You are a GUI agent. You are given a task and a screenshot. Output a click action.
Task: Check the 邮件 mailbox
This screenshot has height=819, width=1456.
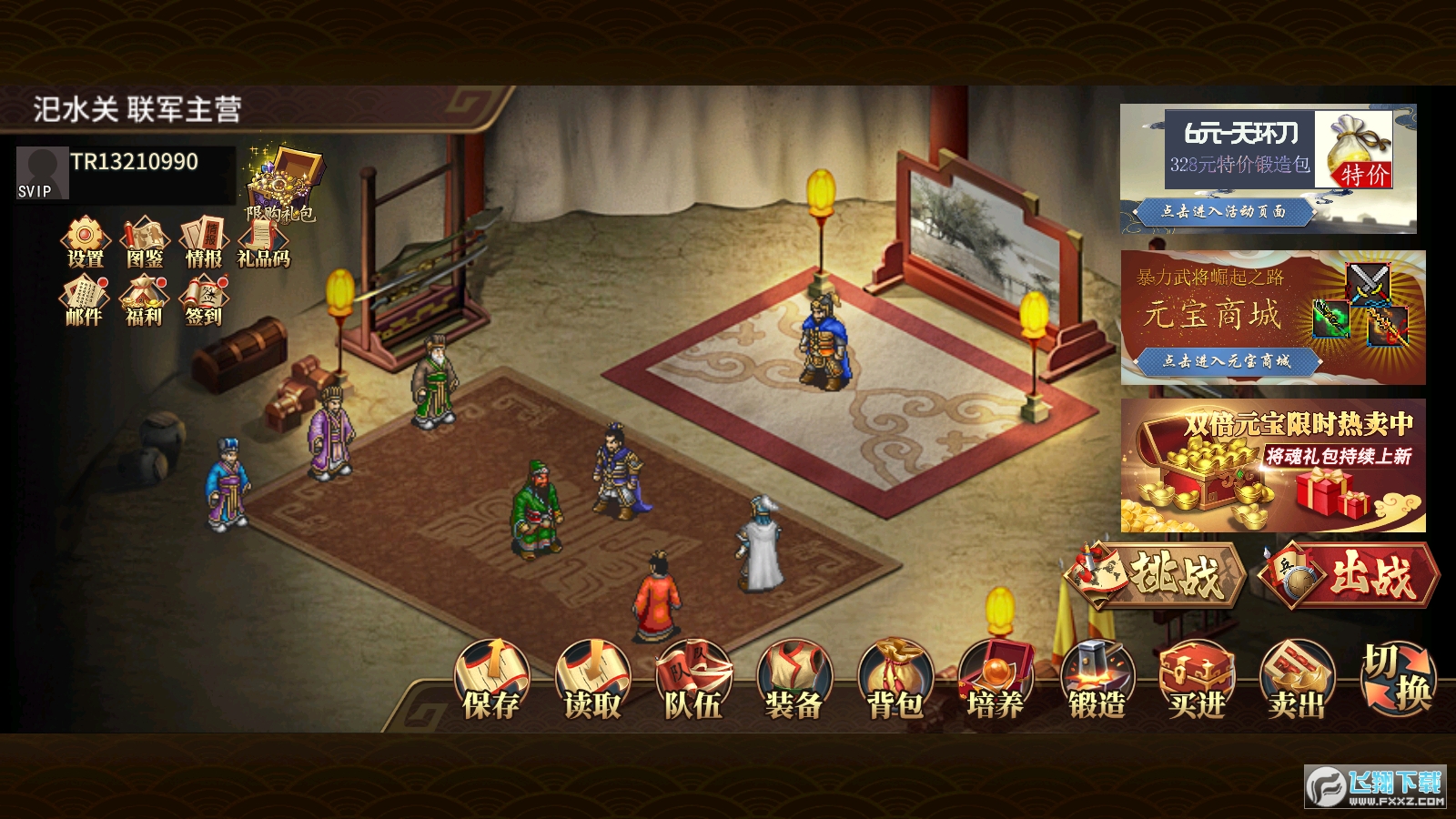[x=84, y=301]
